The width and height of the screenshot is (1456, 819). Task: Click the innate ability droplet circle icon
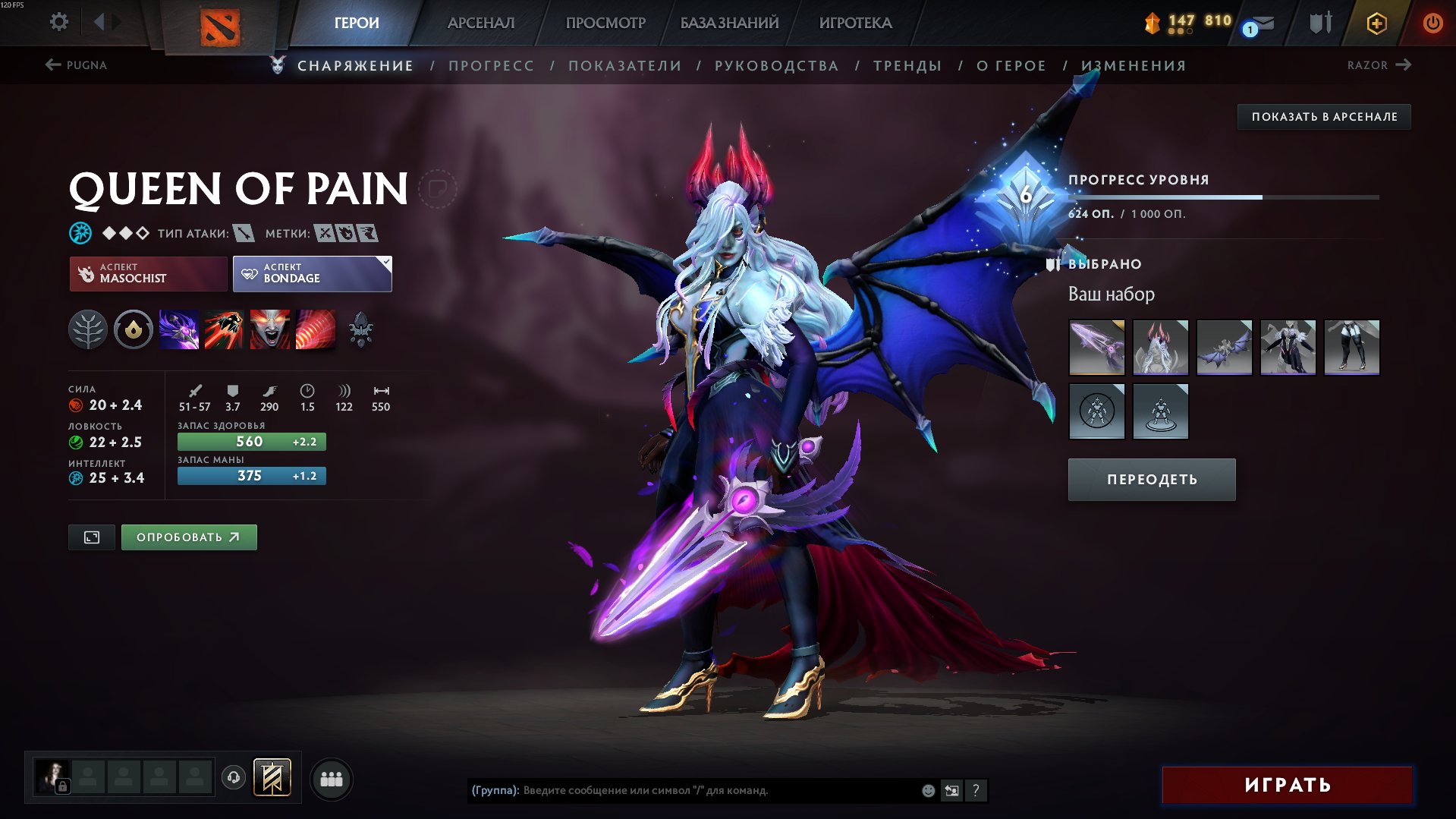click(133, 329)
